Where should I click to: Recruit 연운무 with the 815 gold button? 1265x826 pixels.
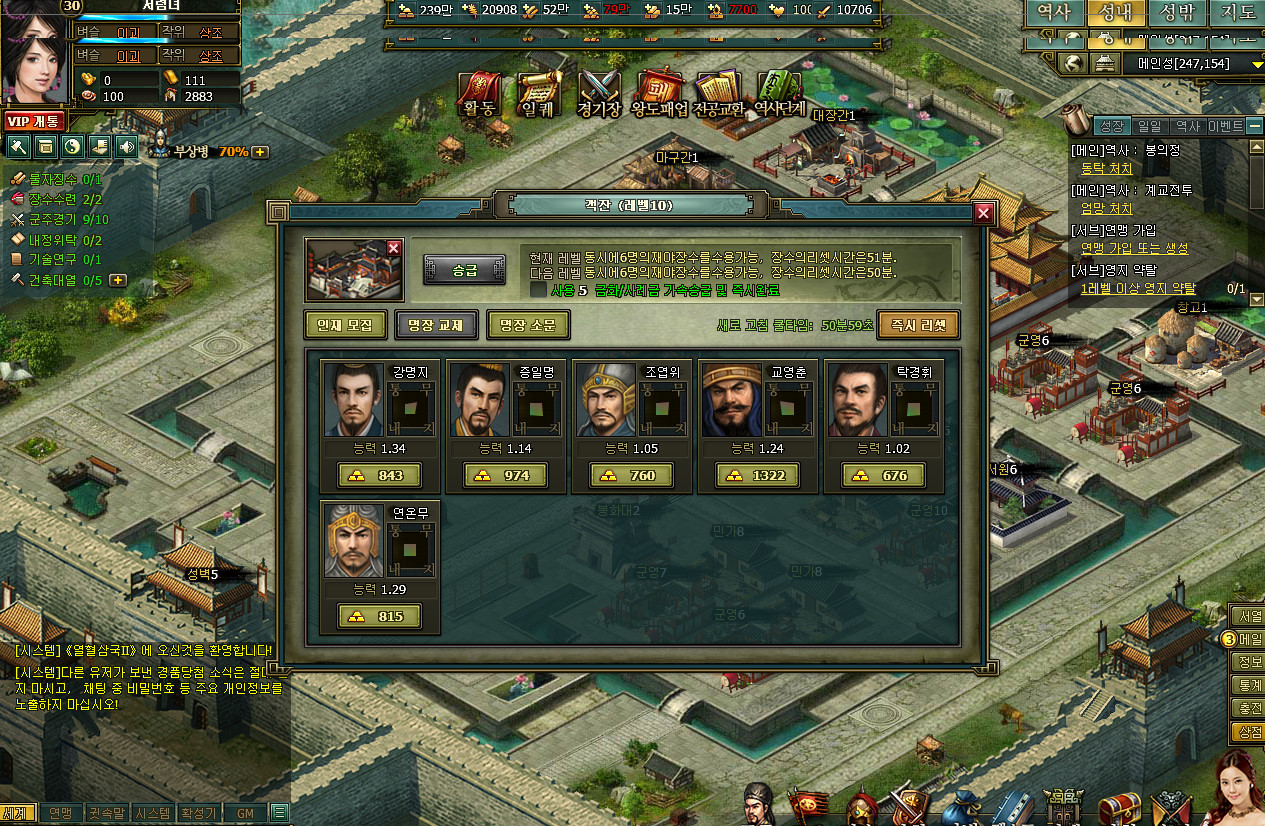(379, 616)
